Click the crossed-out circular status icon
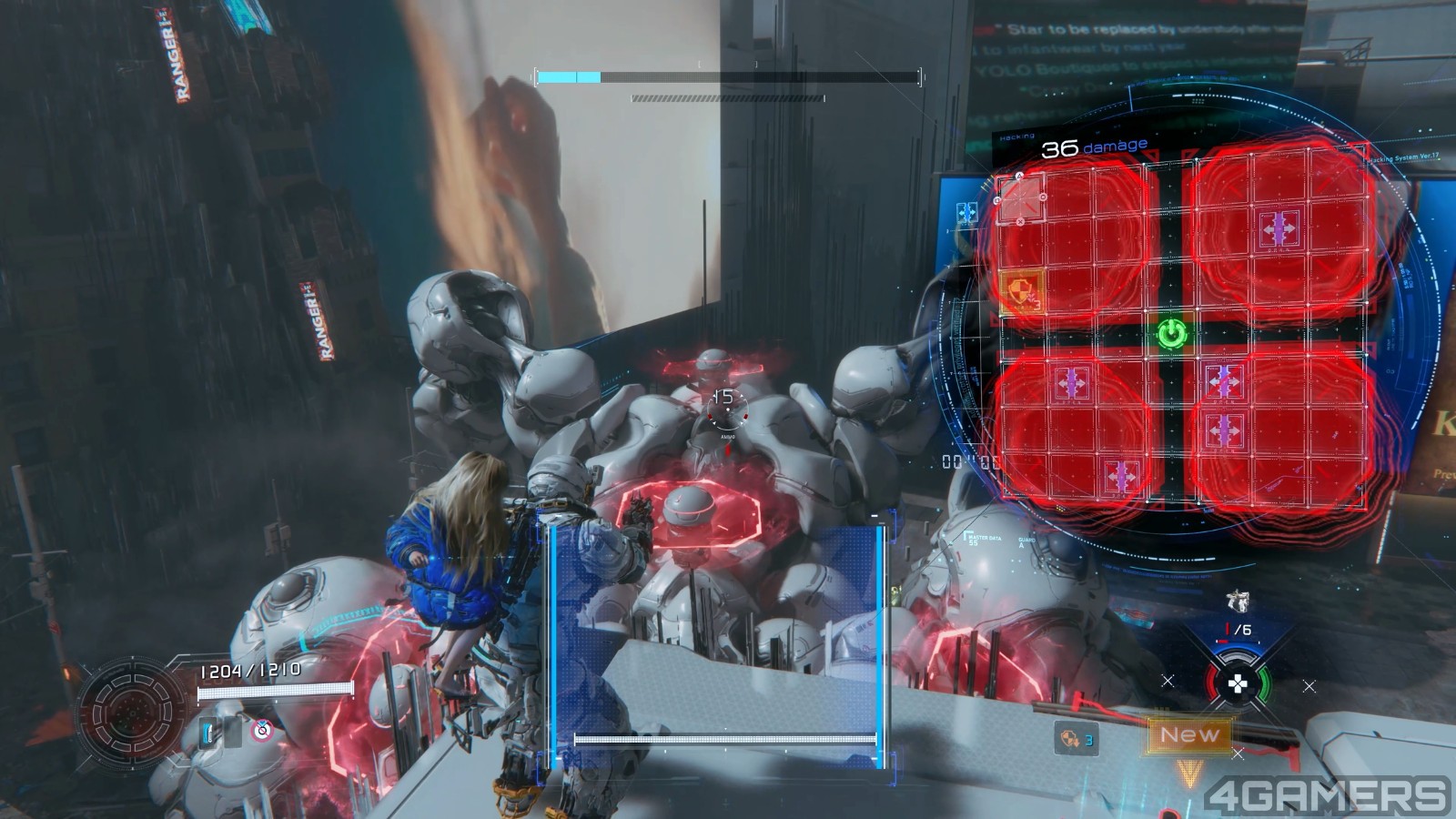Screen dimensions: 1456x819 (x=262, y=729)
